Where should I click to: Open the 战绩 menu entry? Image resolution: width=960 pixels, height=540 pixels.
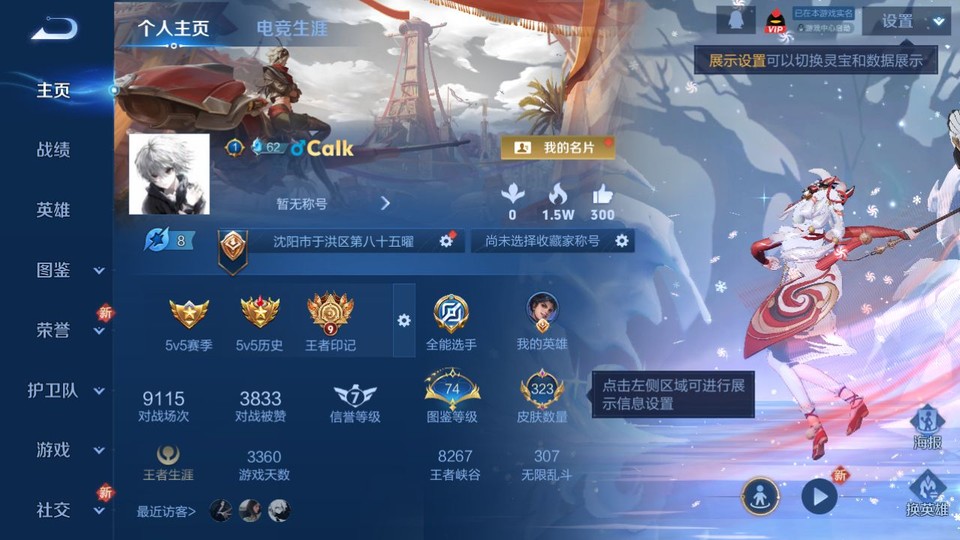(x=54, y=150)
